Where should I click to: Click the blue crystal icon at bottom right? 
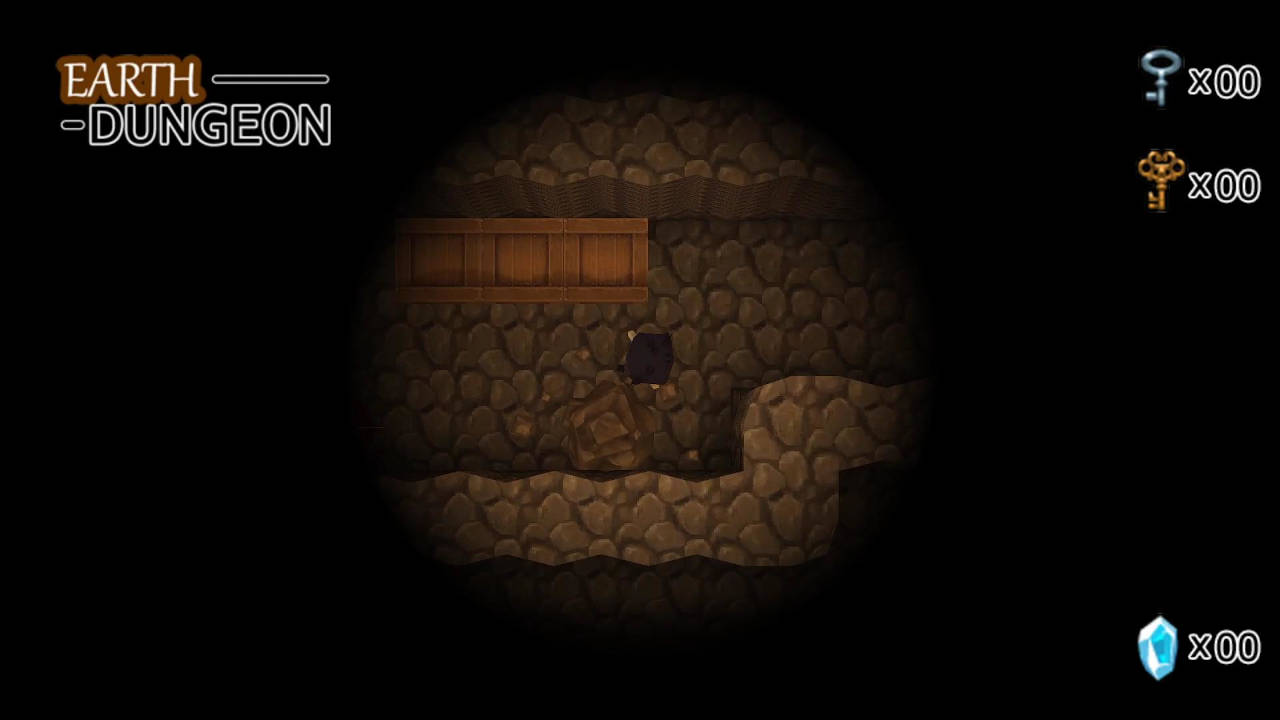point(1159,648)
